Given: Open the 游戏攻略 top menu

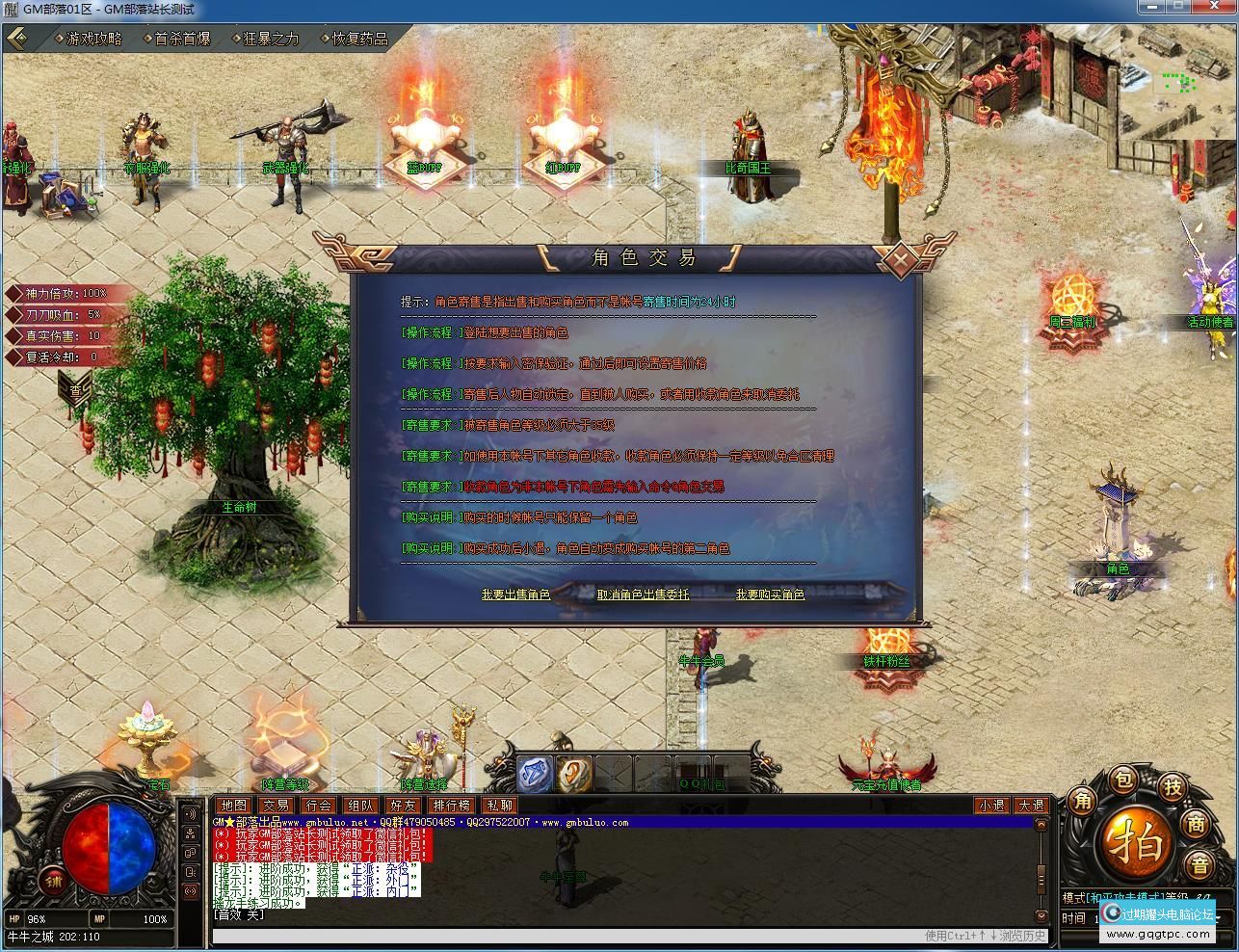Looking at the screenshot, I should click(x=93, y=39).
